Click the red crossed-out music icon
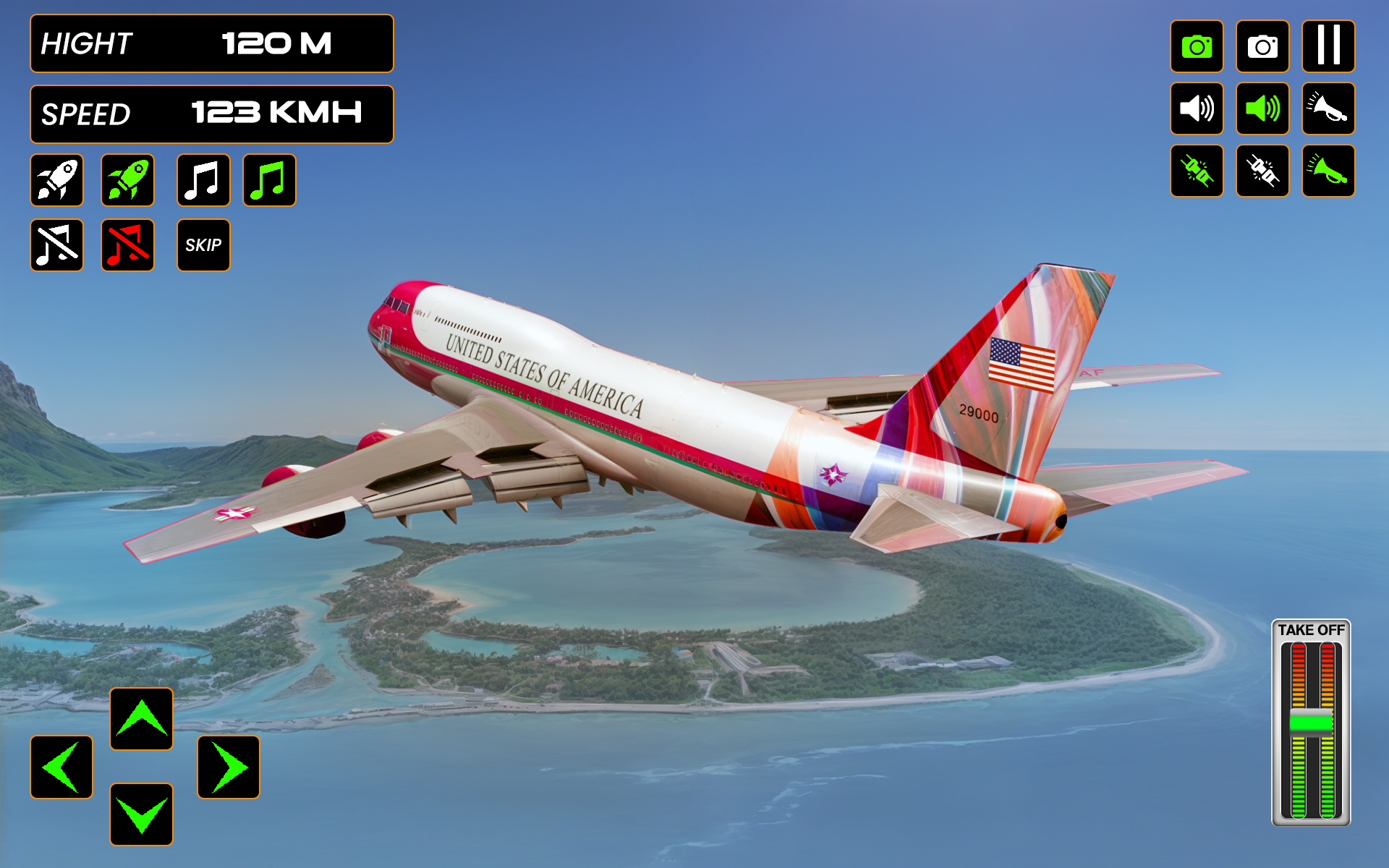 [127, 245]
